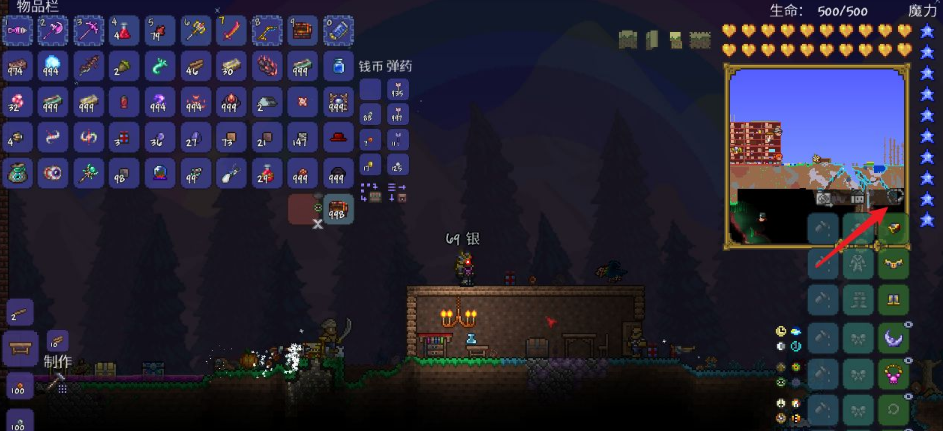
Task: Click the blue bottle in the inventory
Action: pos(338,66)
